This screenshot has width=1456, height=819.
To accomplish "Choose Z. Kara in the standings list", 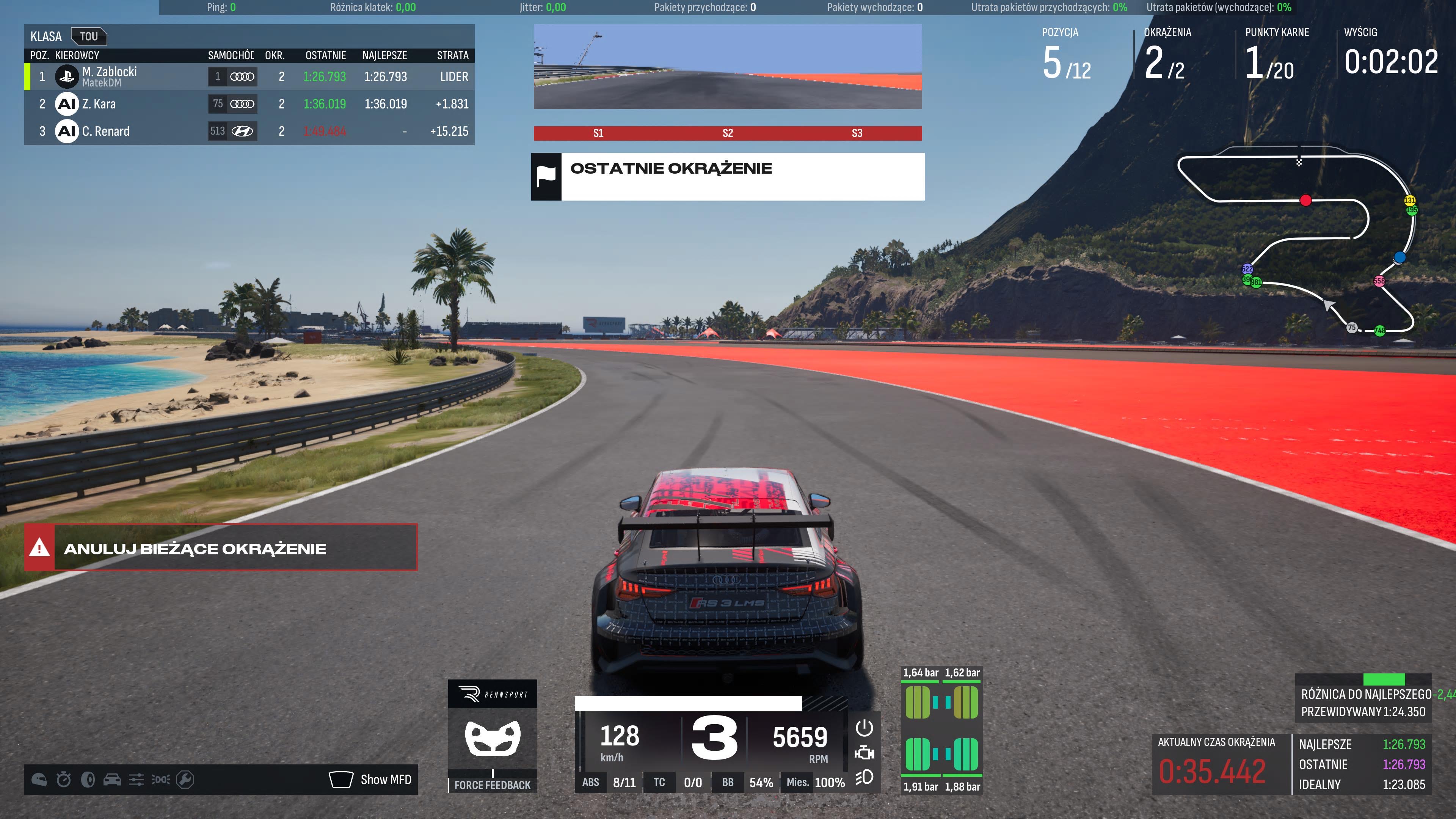I will [249, 104].
